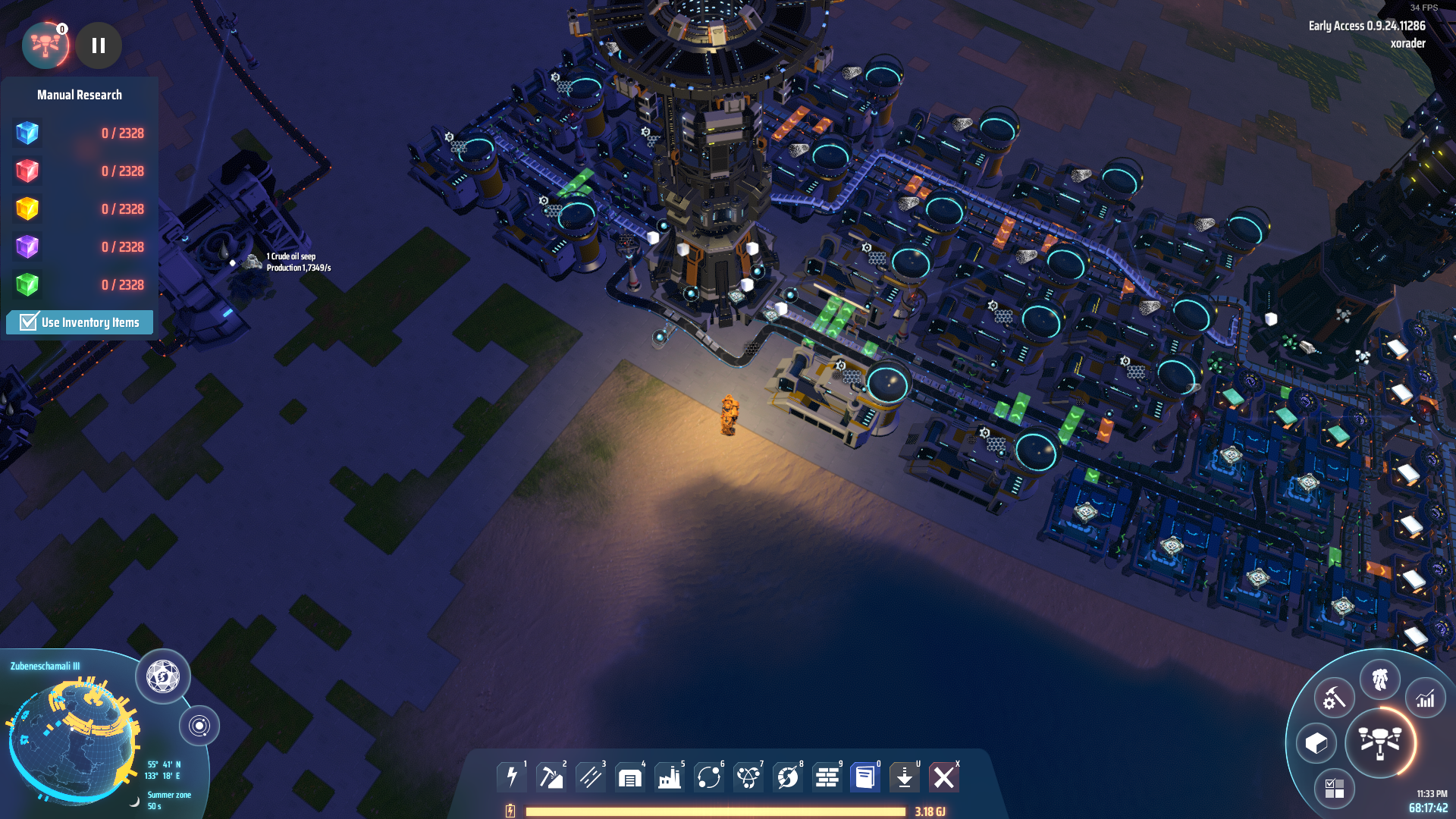Viewport: 1456px width, 819px height.
Task: Activate the X dismantle tool
Action: [944, 777]
